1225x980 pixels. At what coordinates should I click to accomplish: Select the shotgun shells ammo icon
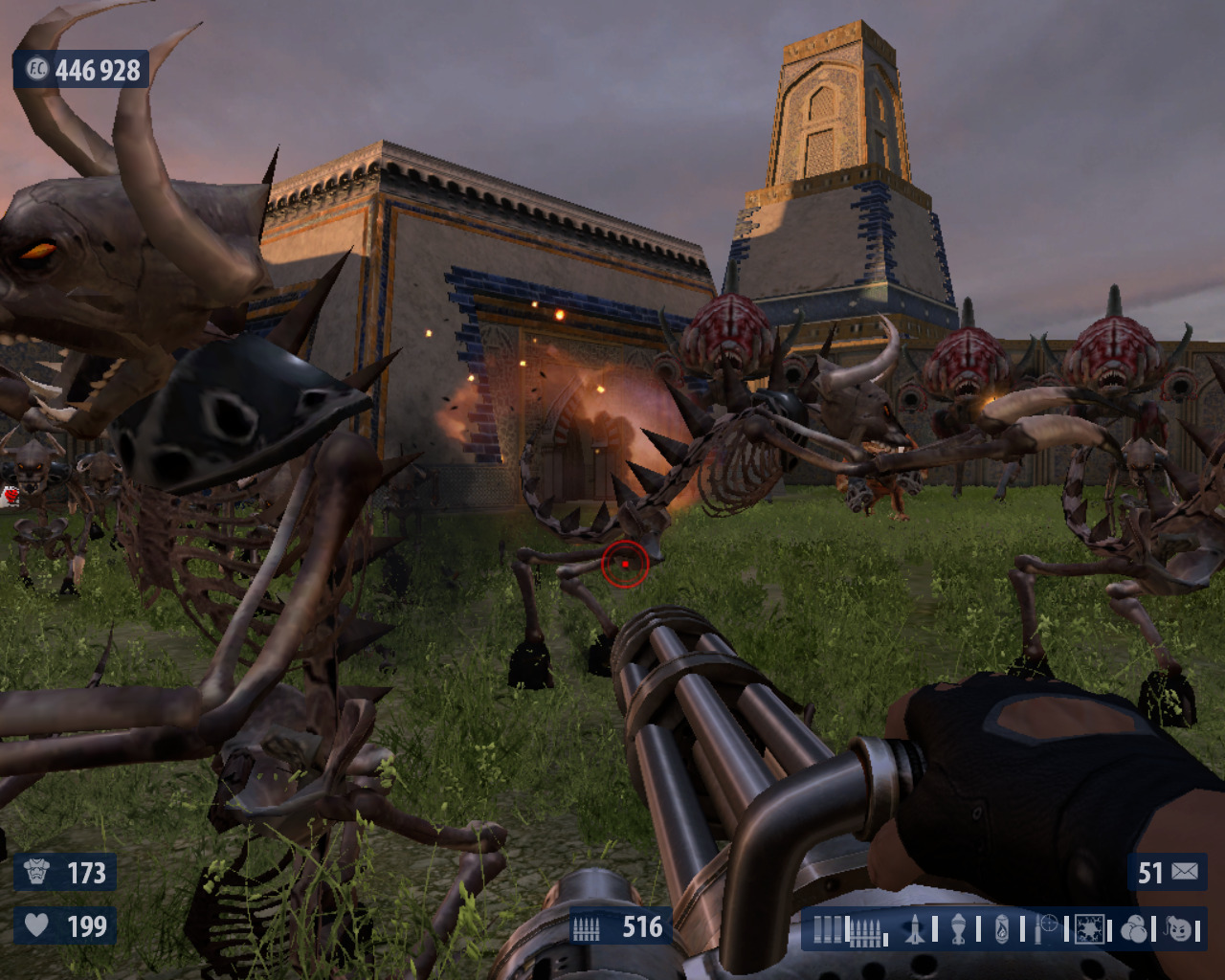828,929
